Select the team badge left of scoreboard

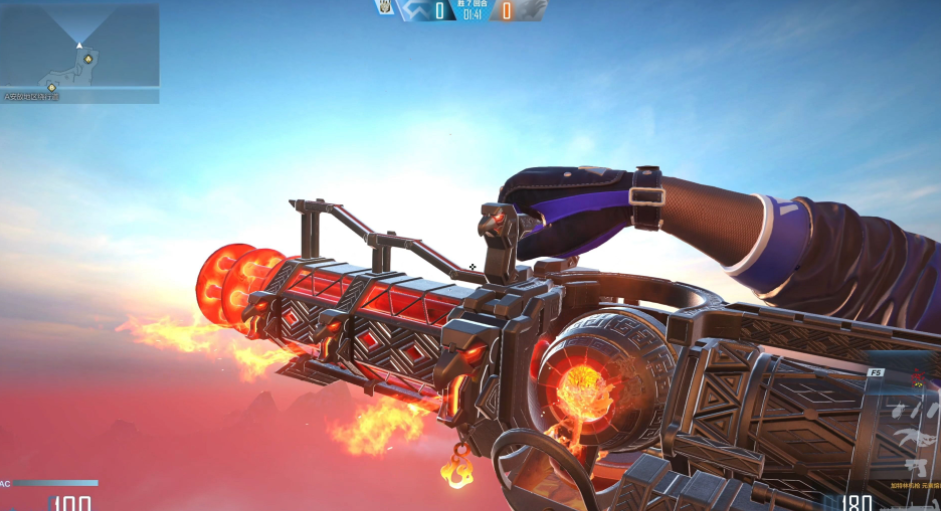tap(385, 8)
